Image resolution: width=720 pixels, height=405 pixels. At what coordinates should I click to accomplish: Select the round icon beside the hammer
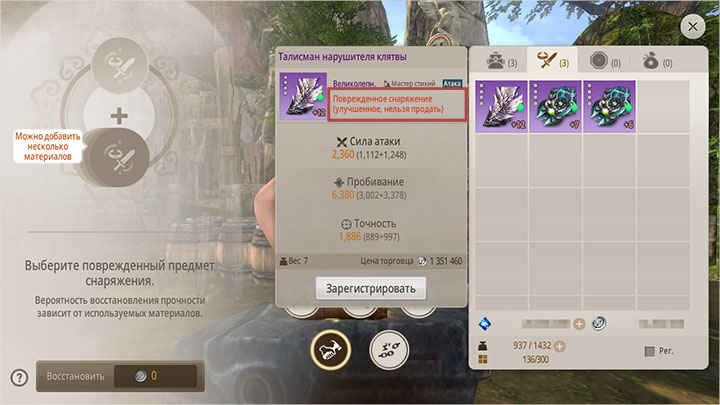point(390,348)
